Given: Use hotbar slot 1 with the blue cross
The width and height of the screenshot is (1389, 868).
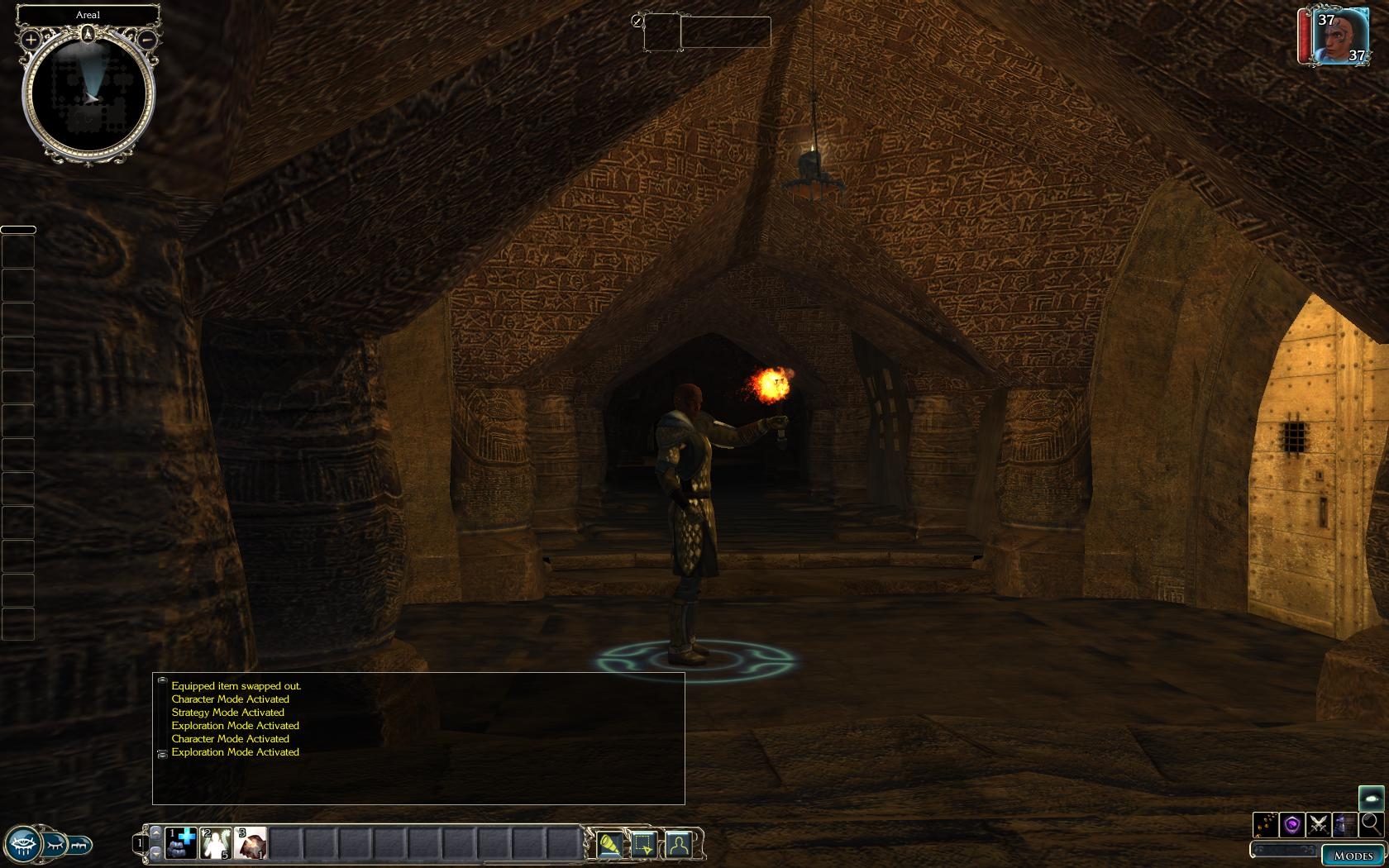Looking at the screenshot, I should 181,842.
